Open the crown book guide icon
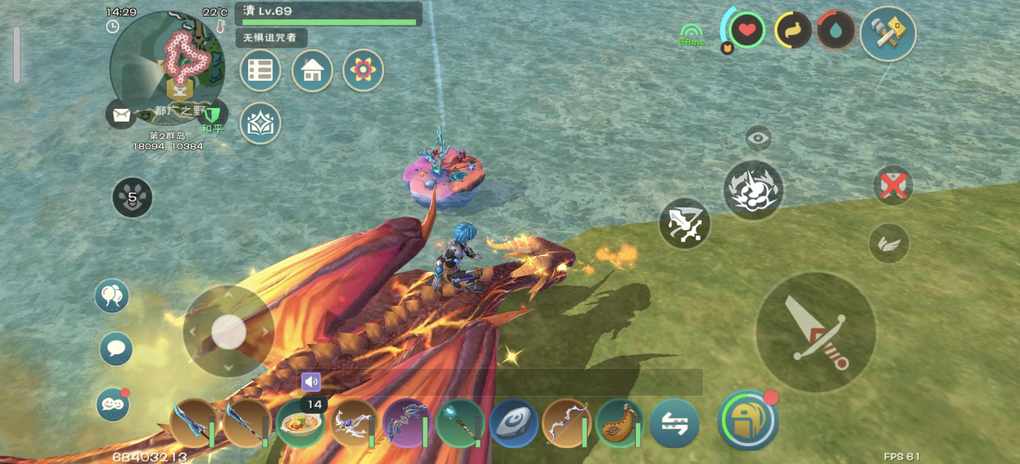1020x464 pixels. coord(260,123)
